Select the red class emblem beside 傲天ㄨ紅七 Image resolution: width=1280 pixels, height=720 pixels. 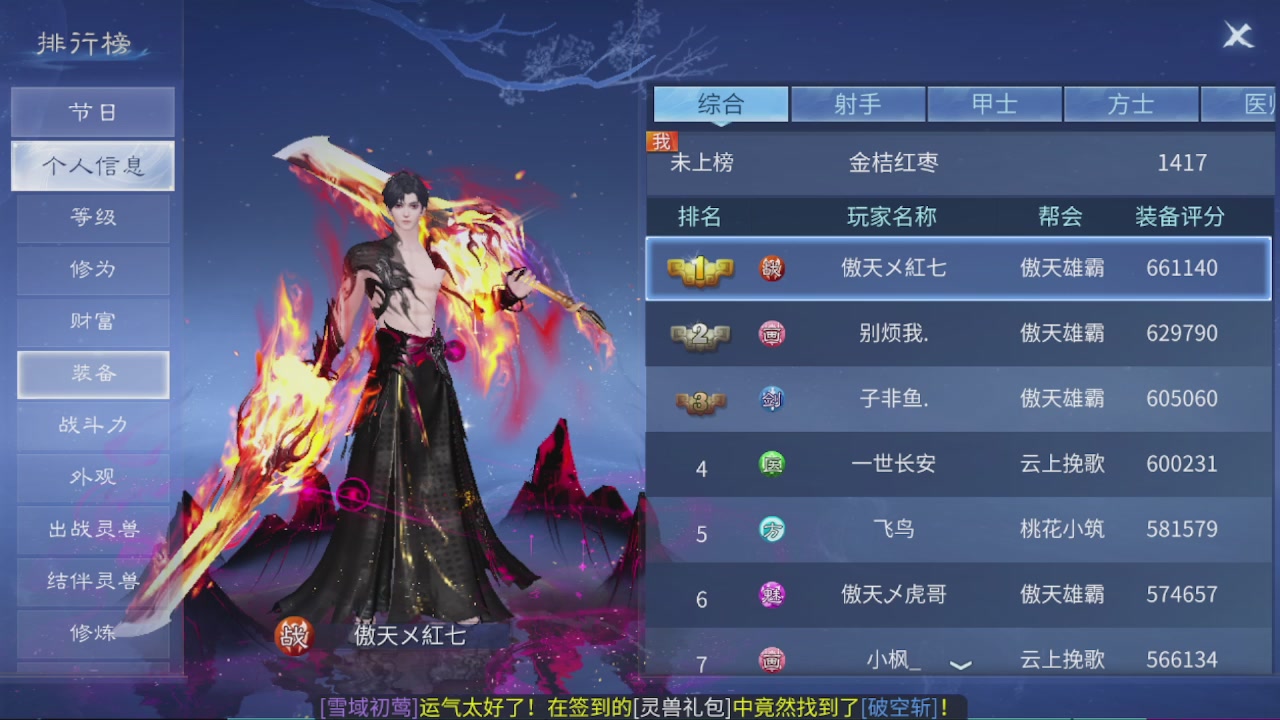tap(772, 268)
